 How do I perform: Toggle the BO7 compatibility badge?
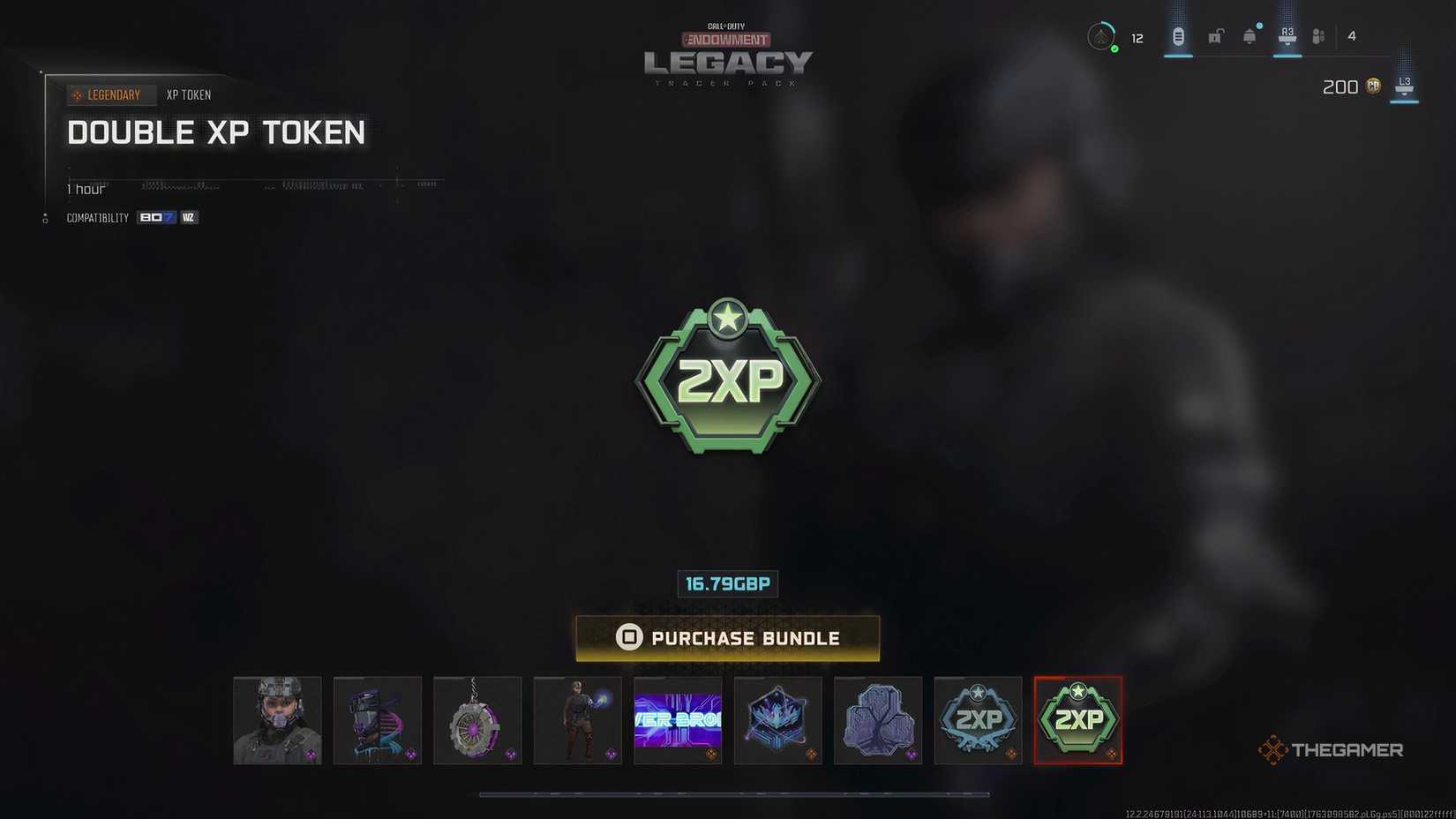[x=156, y=217]
